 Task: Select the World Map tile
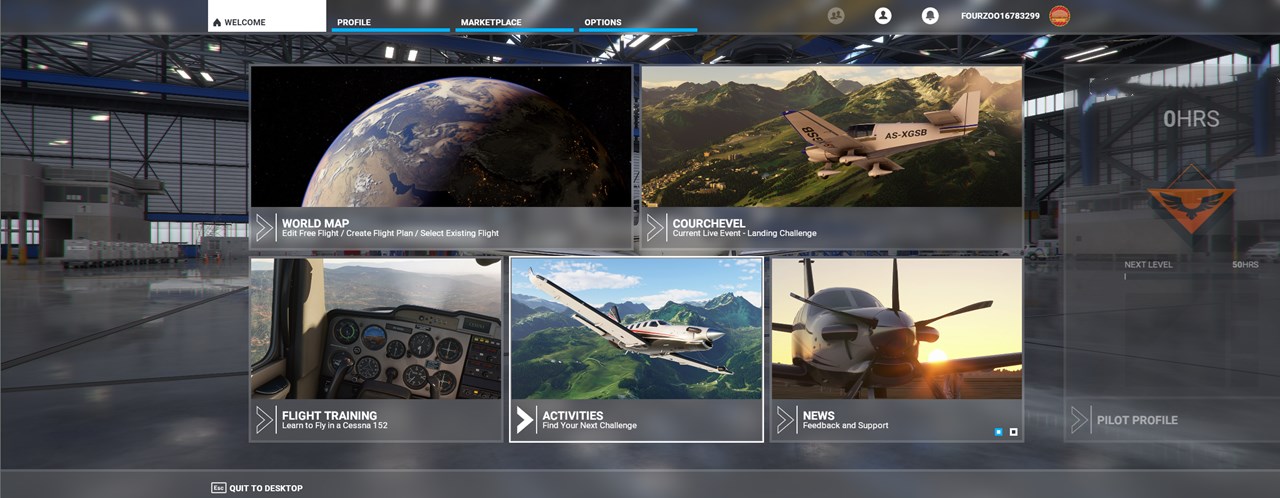(440, 156)
